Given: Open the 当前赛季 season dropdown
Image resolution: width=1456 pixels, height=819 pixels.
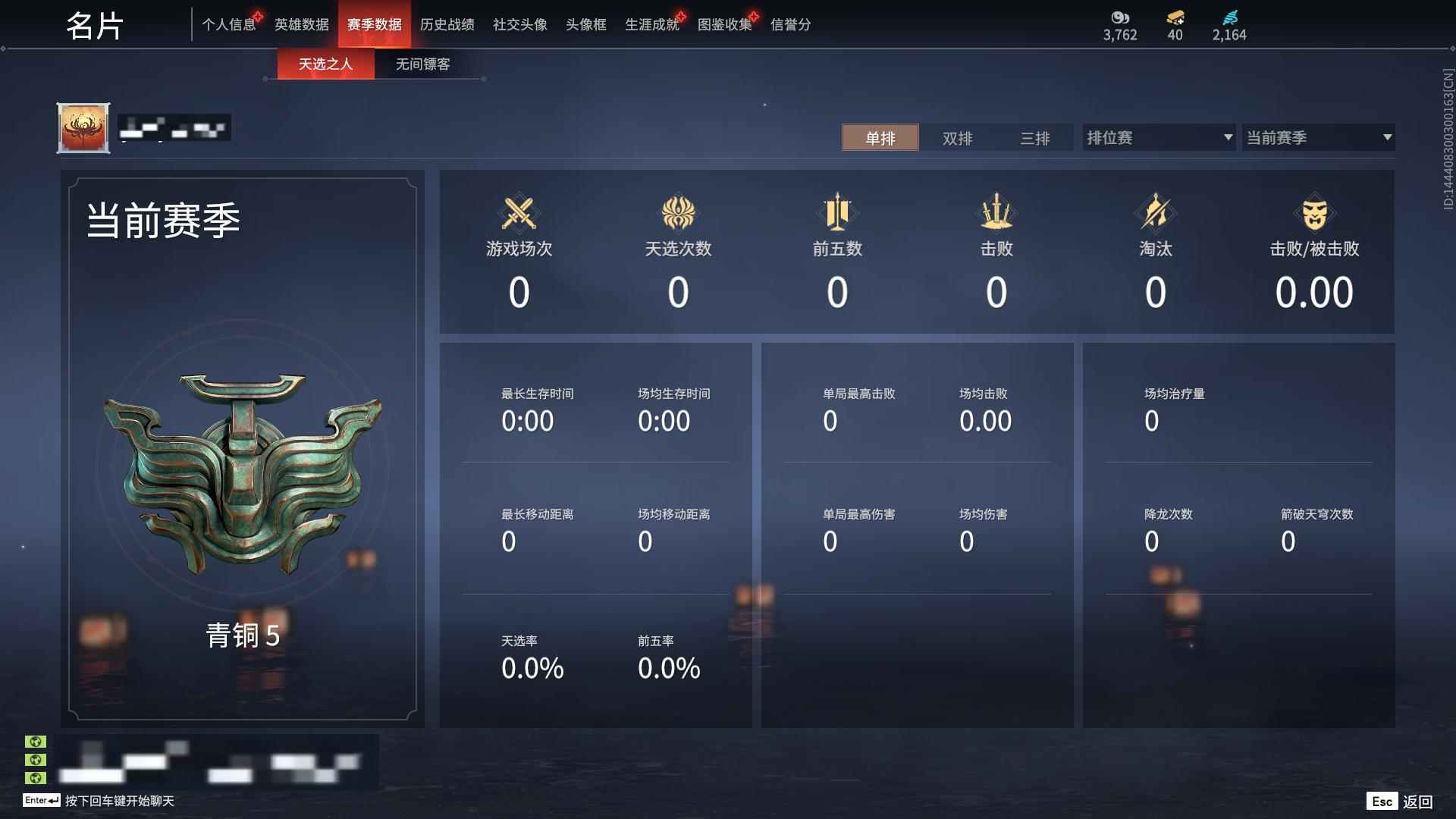Looking at the screenshot, I should [1318, 137].
